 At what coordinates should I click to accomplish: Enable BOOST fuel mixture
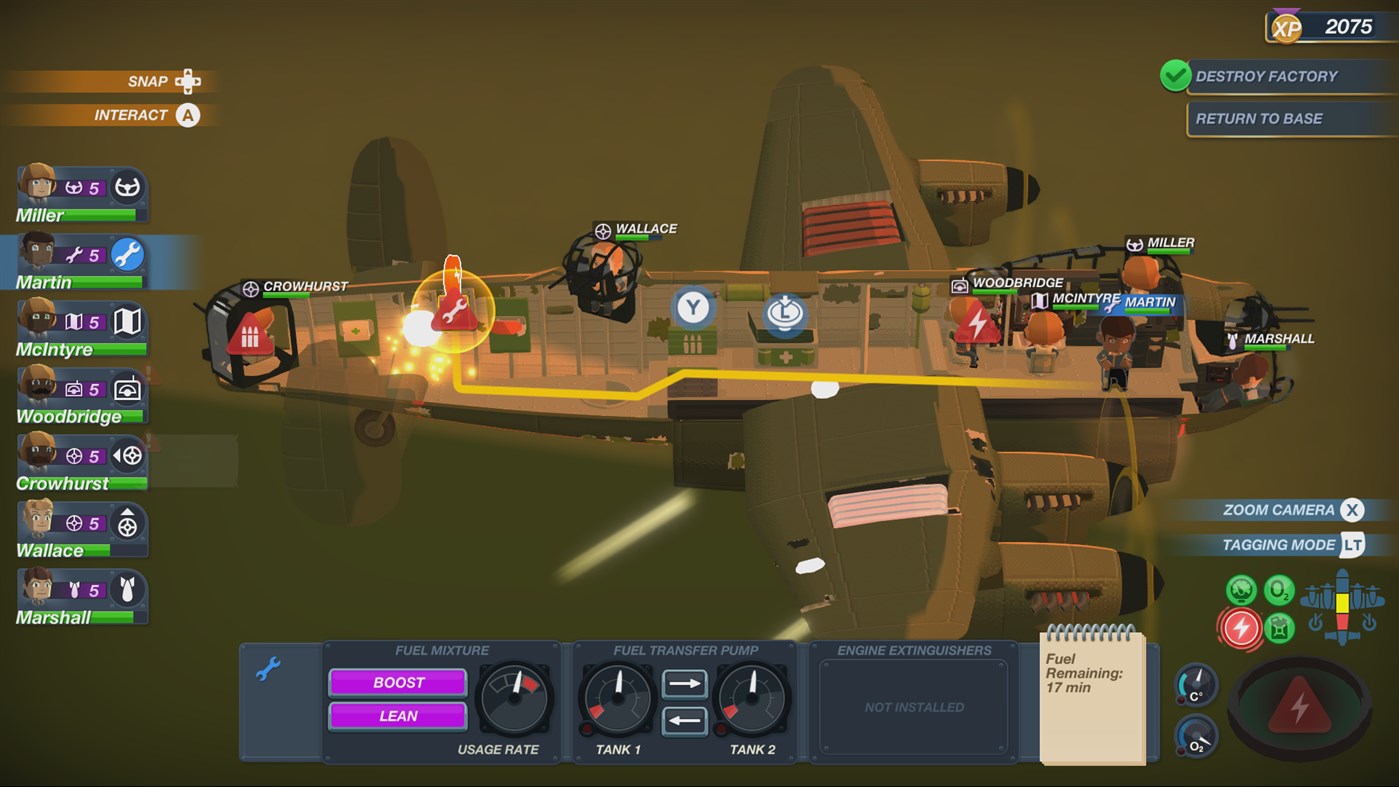point(397,682)
